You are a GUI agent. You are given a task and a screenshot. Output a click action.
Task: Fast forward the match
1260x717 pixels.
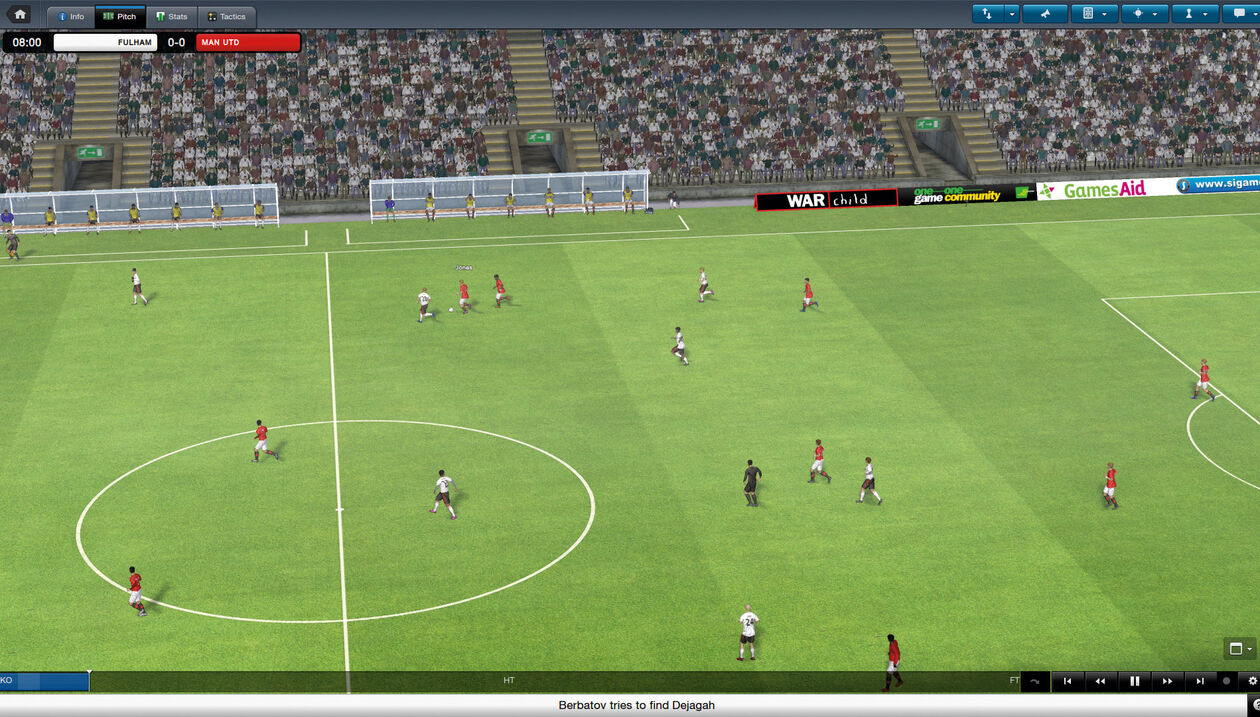pos(1167,681)
